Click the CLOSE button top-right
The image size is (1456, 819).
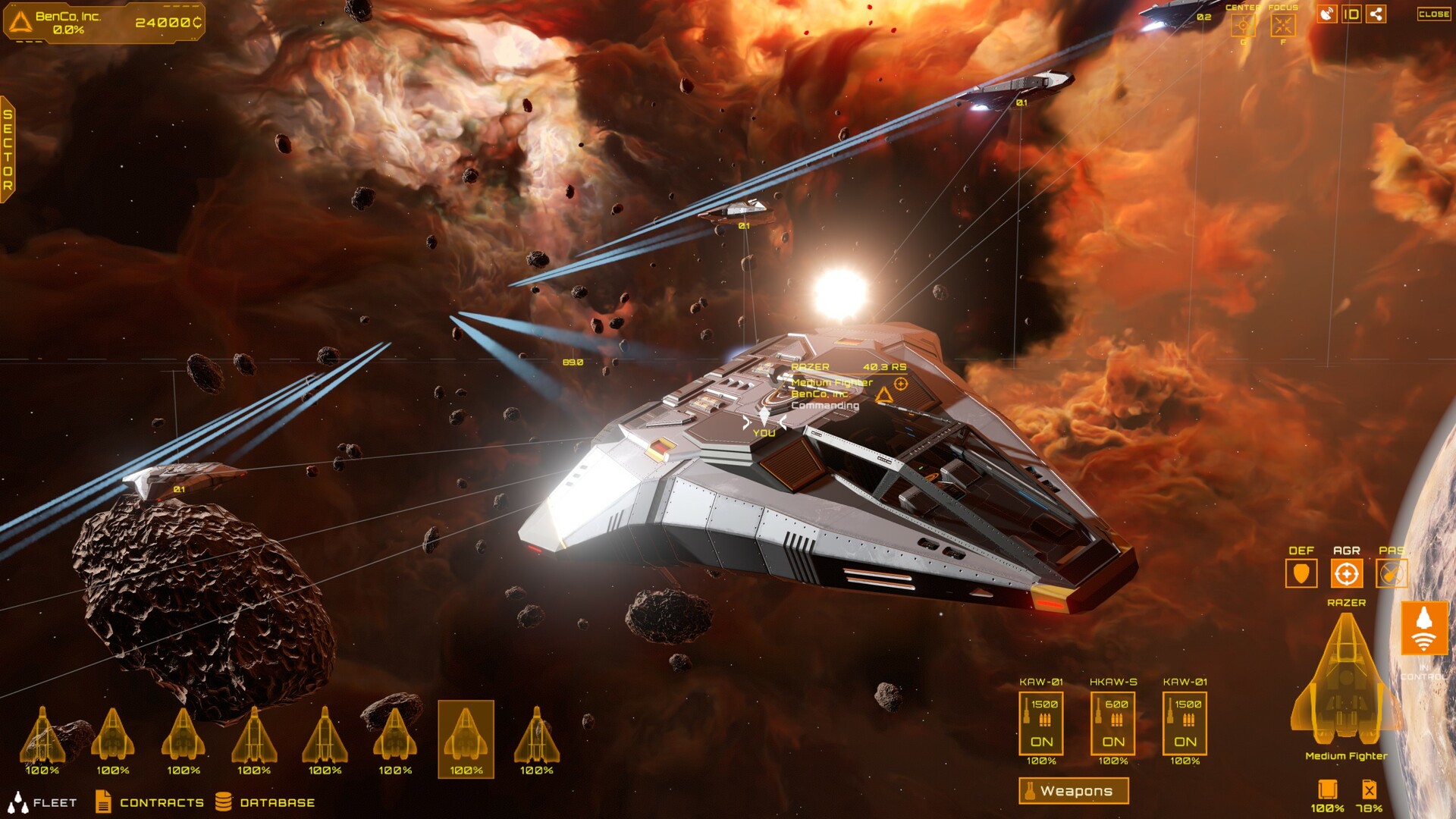click(1433, 14)
